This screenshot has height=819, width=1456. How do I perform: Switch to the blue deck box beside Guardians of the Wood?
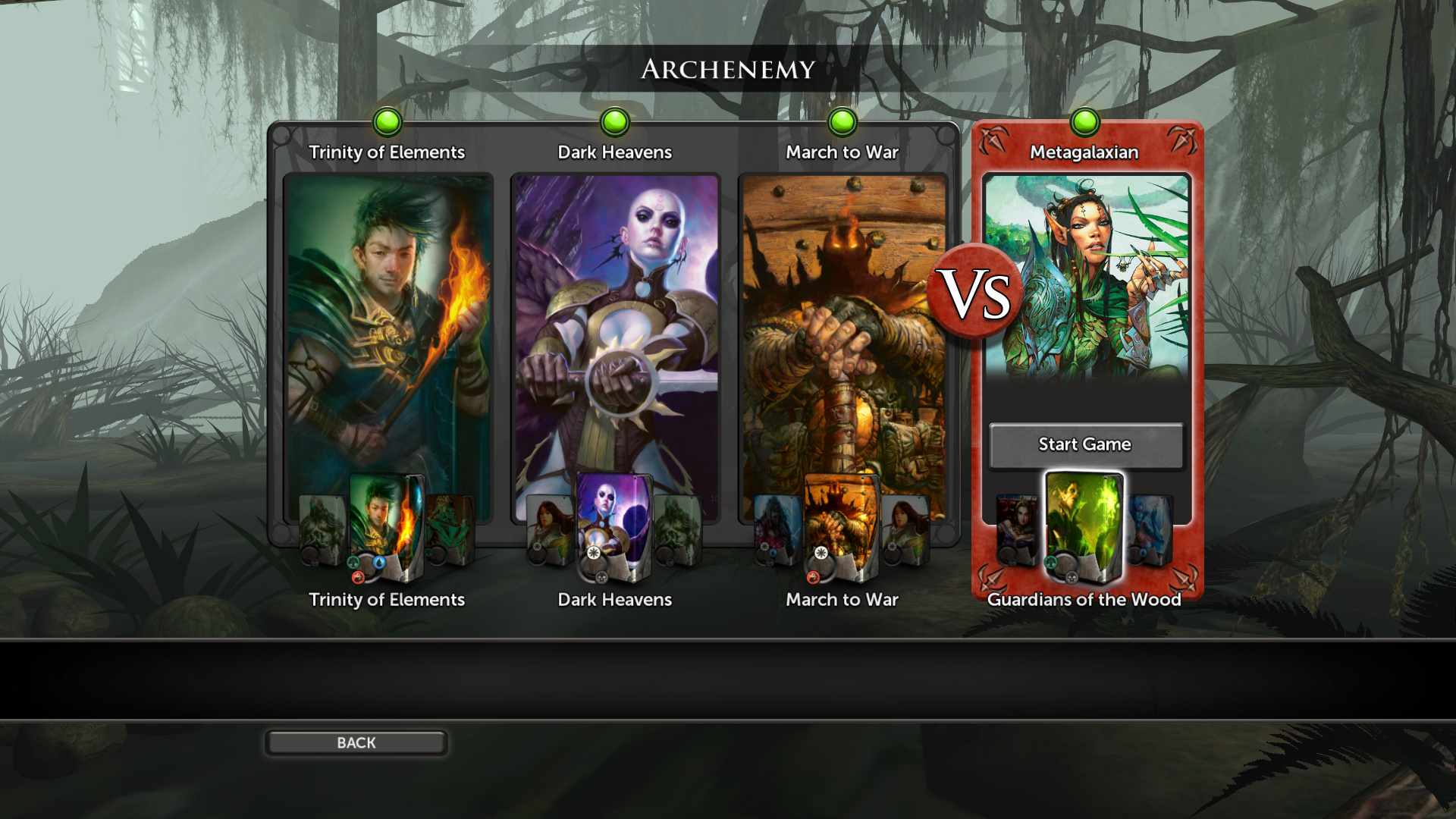coord(1150,530)
